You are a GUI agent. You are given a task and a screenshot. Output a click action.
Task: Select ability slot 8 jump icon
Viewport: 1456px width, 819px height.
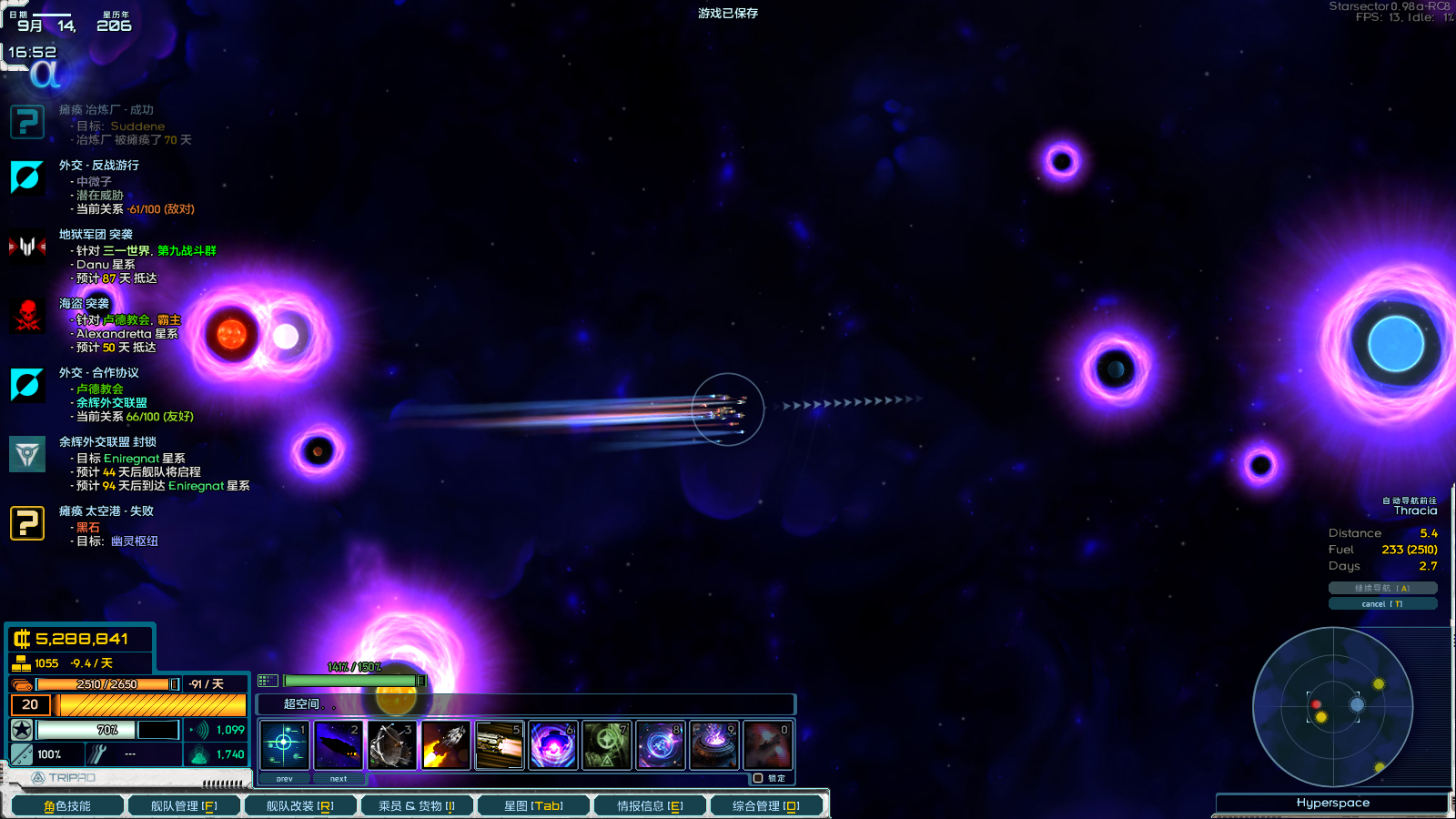pyautogui.click(x=660, y=743)
